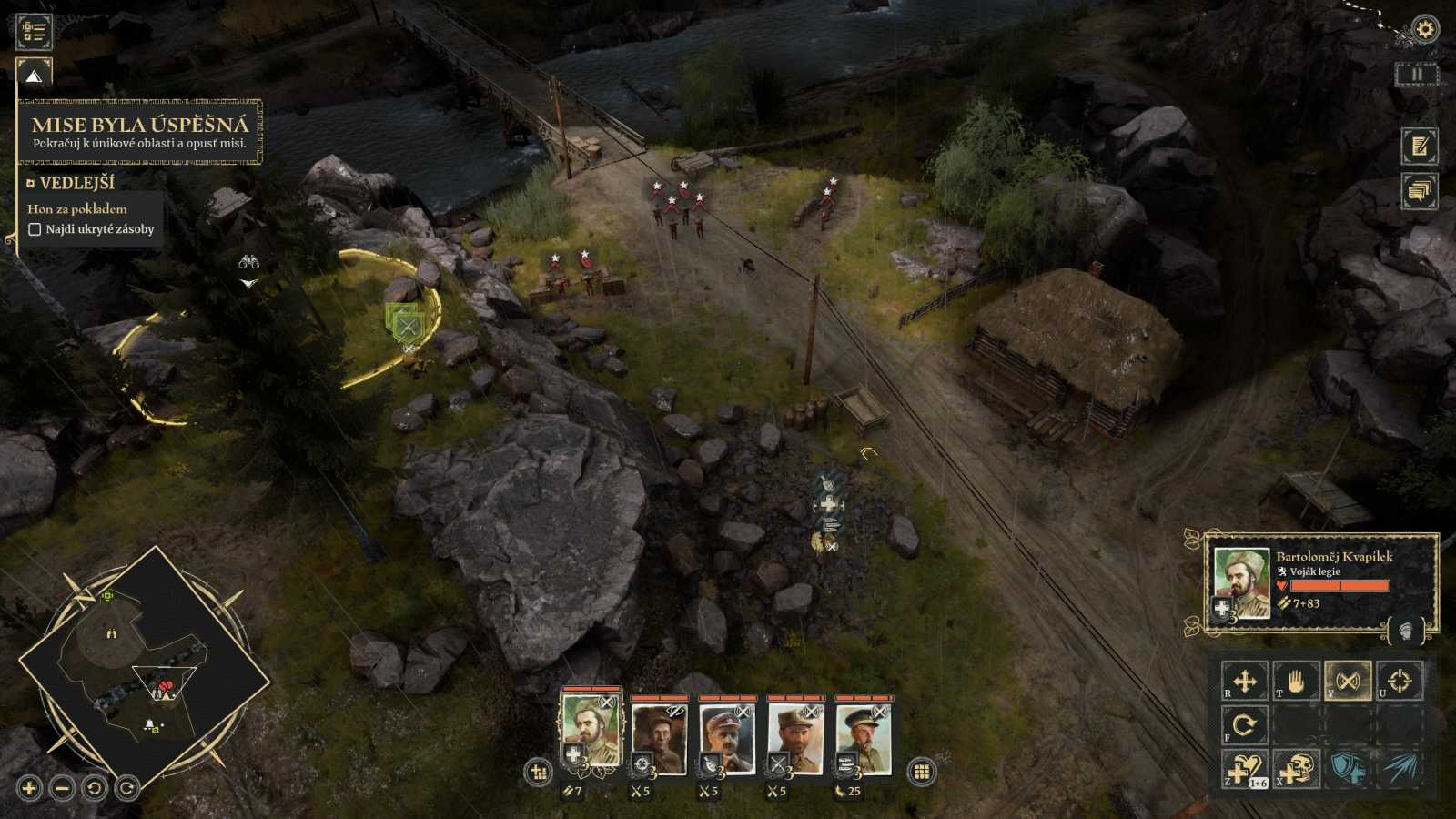This screenshot has height=819, width=1456.
Task: Click the Rotate formation icon (F)
Action: pos(1247,728)
